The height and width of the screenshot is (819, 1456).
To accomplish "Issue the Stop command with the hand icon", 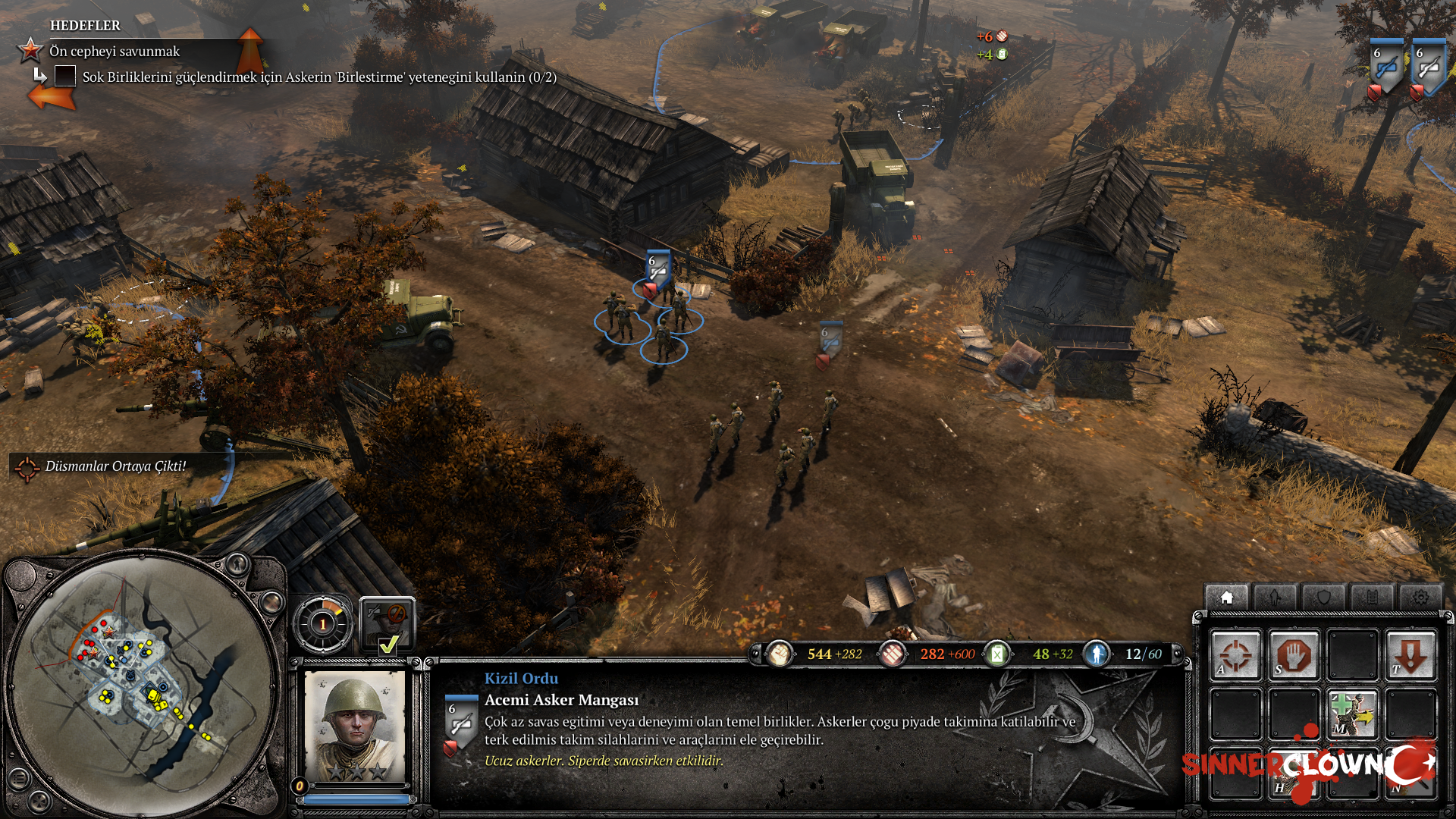I will click(1294, 655).
